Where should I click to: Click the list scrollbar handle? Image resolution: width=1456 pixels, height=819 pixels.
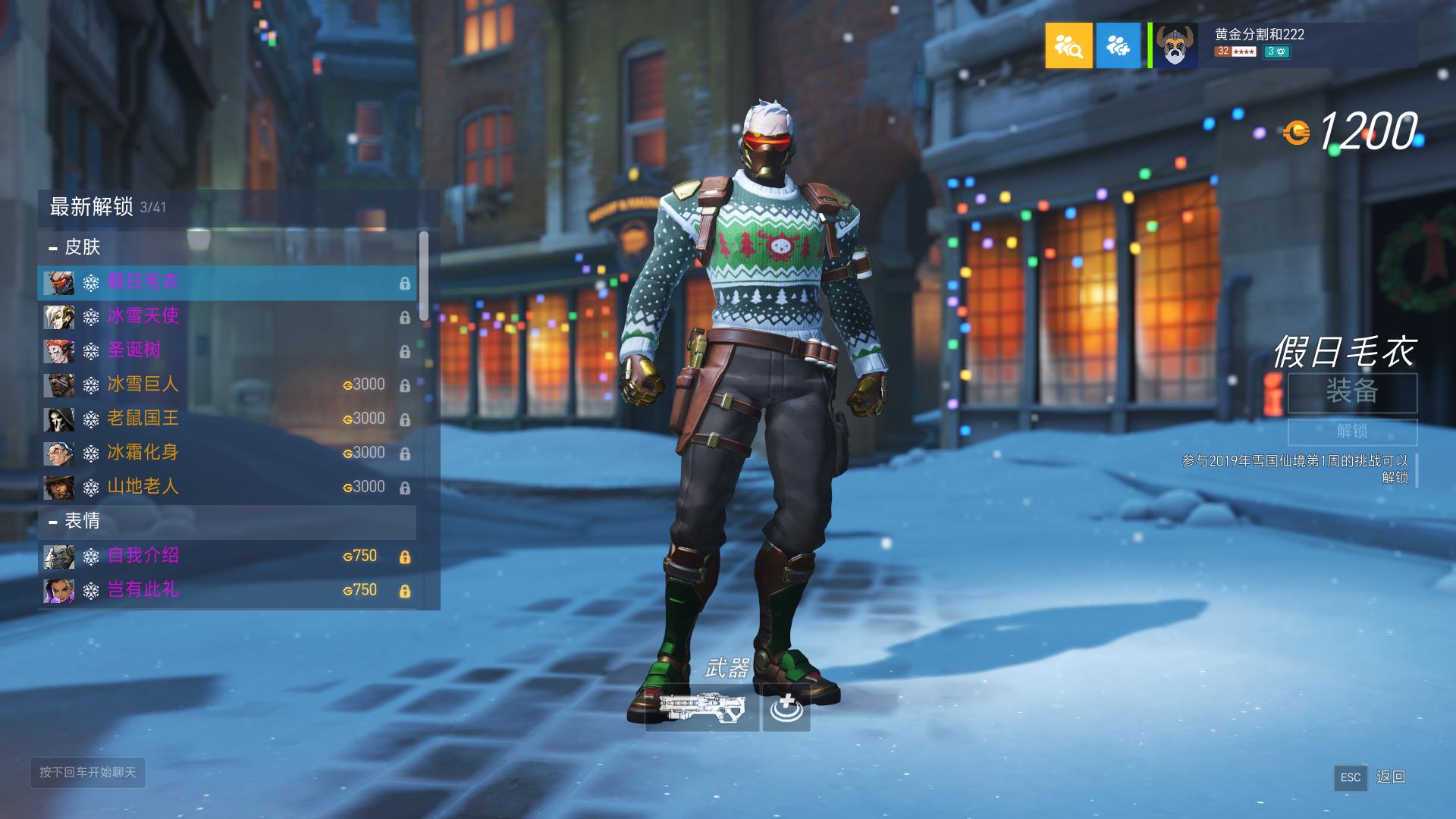pyautogui.click(x=423, y=276)
